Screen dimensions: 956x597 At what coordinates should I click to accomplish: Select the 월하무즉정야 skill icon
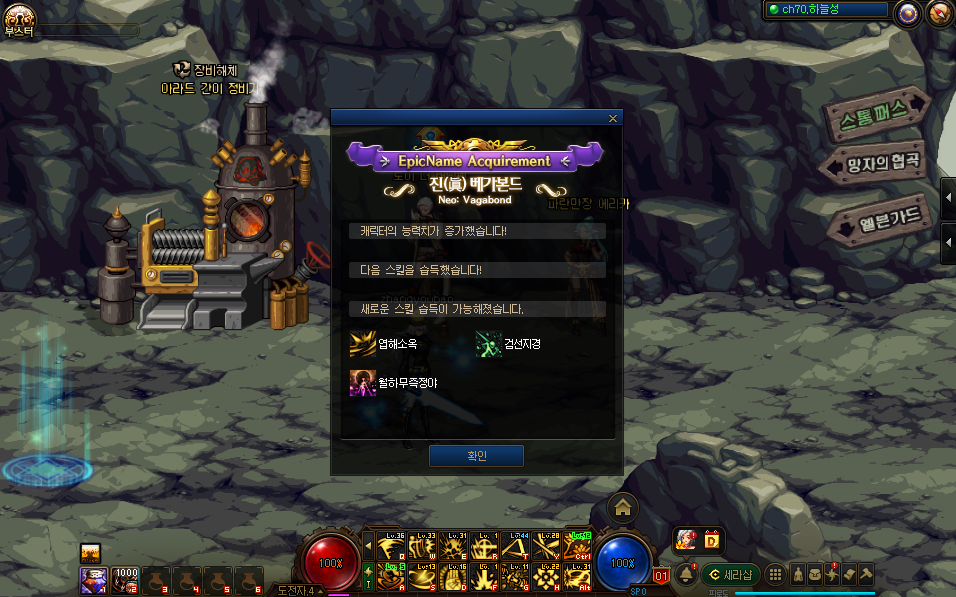361,382
